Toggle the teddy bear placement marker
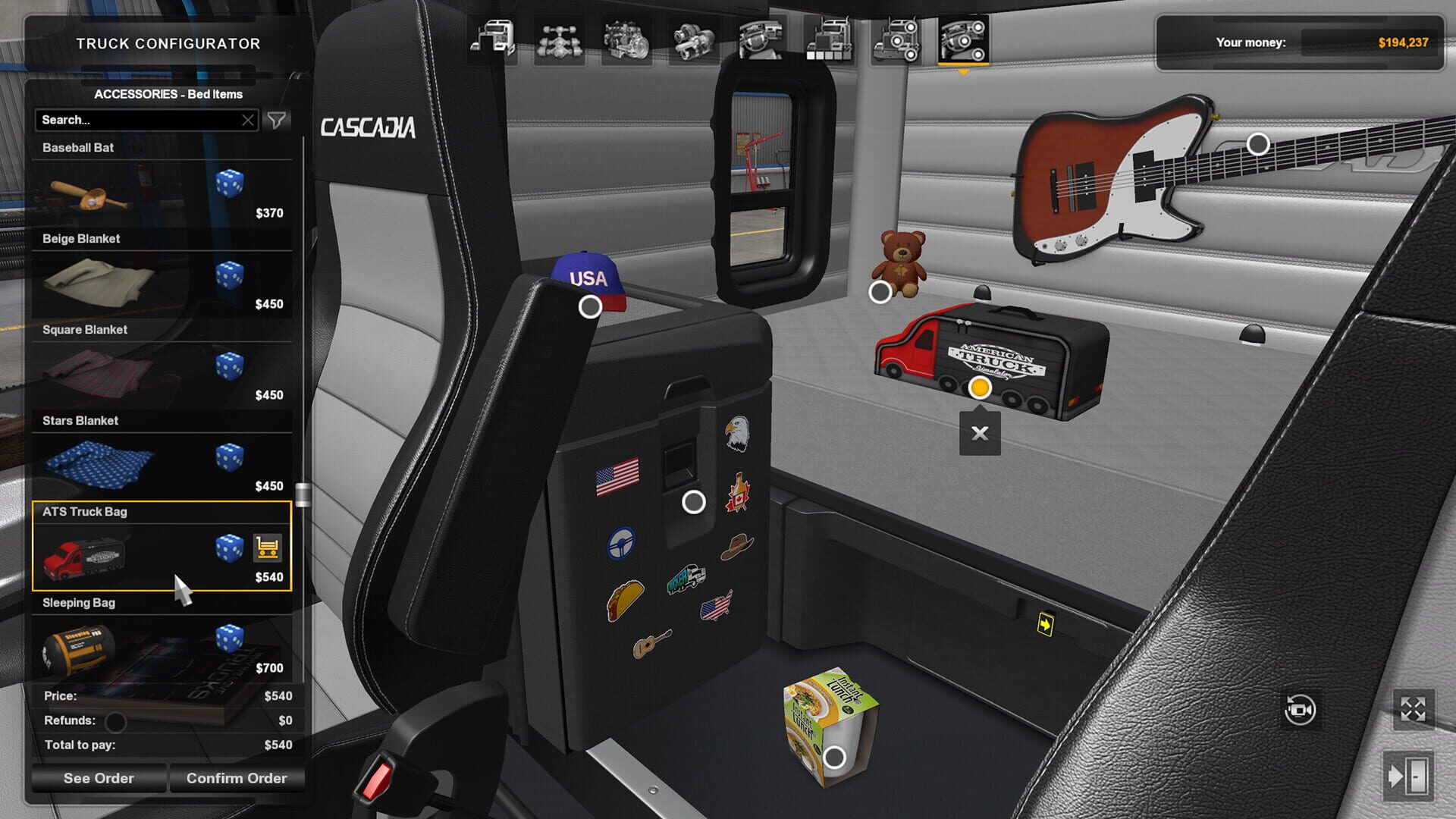 coord(880,291)
